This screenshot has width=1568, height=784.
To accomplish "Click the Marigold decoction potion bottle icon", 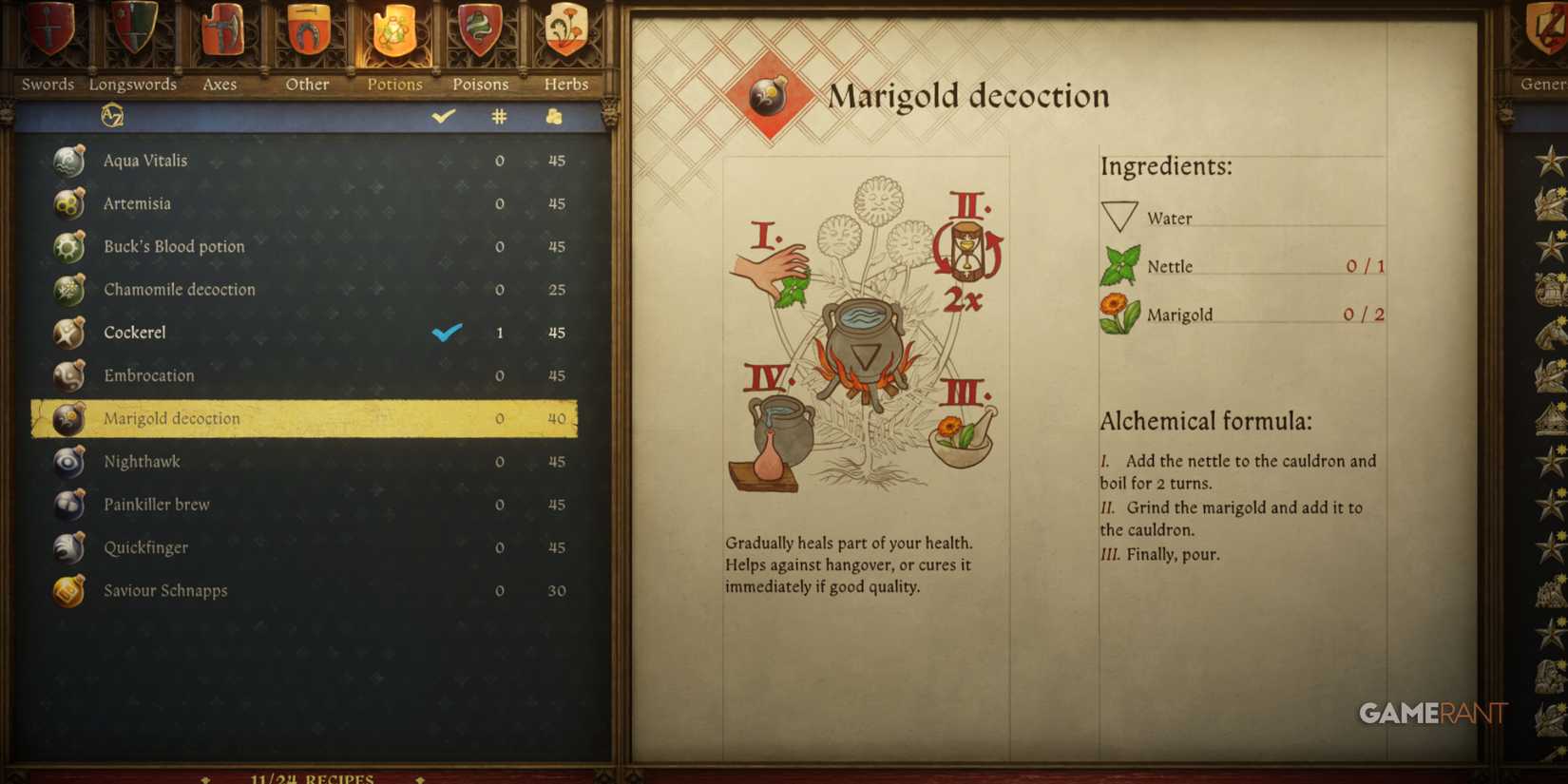I will click(x=67, y=418).
